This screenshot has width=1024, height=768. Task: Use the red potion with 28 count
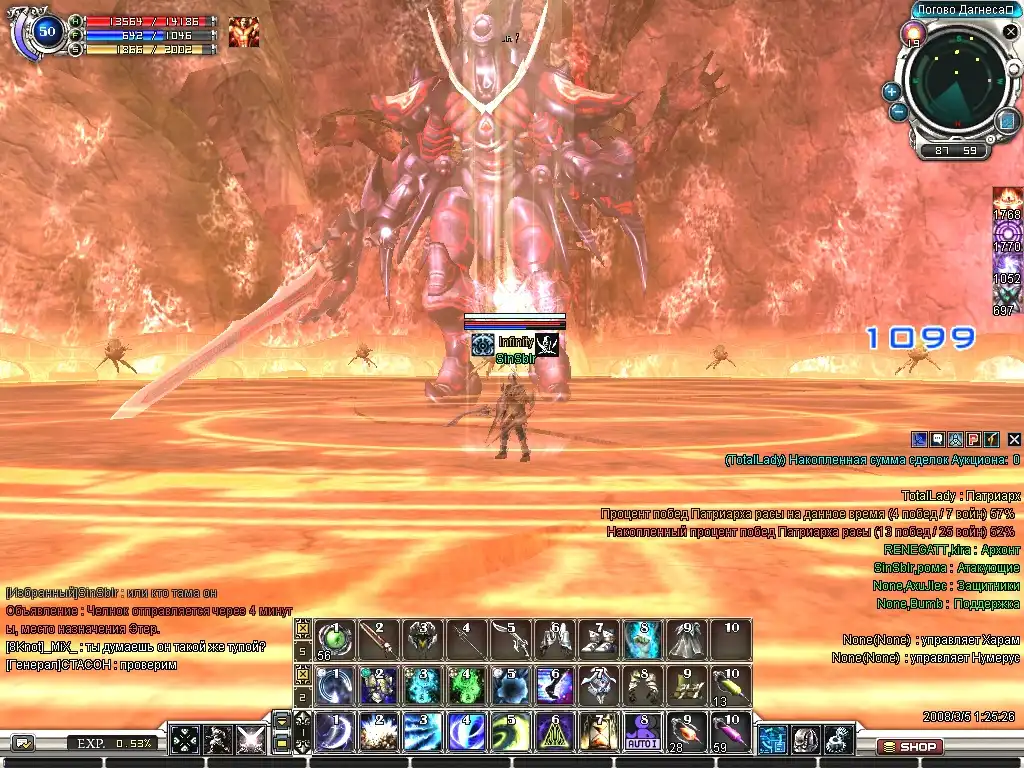pyautogui.click(x=686, y=731)
